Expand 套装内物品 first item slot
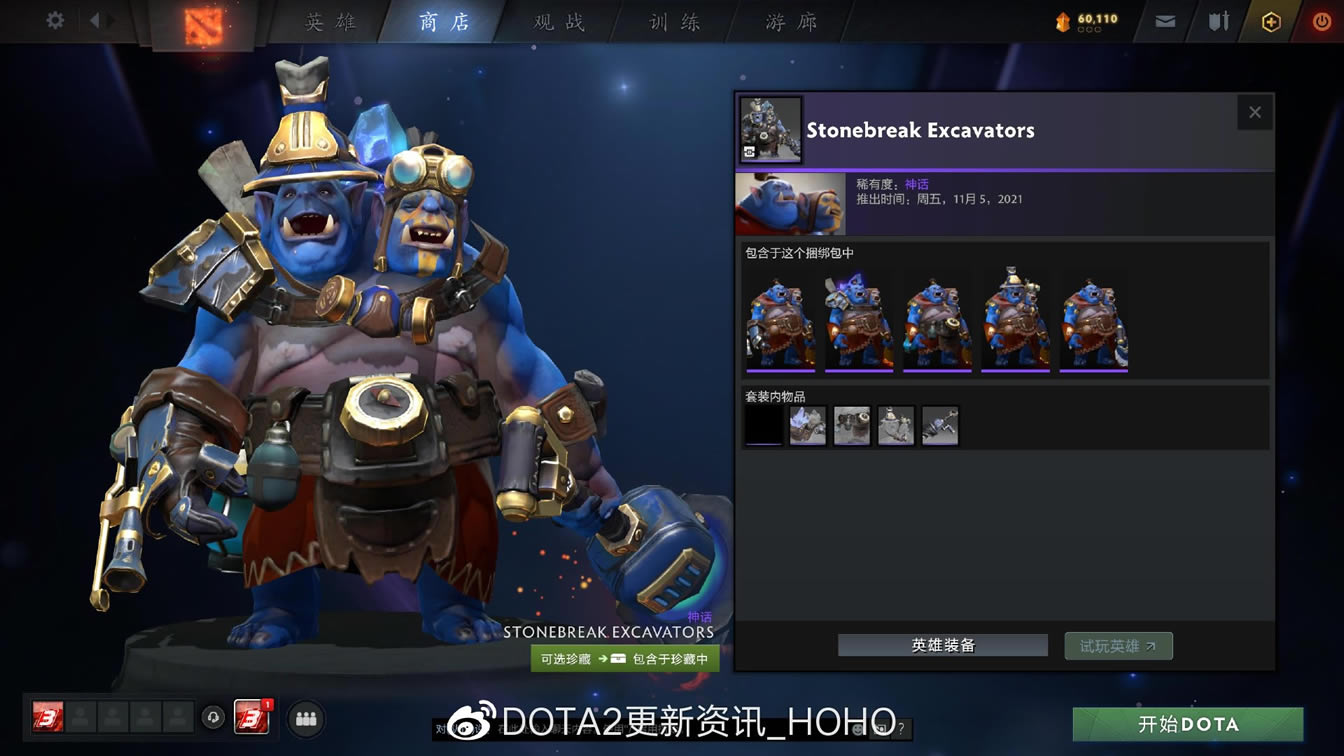 tap(763, 425)
